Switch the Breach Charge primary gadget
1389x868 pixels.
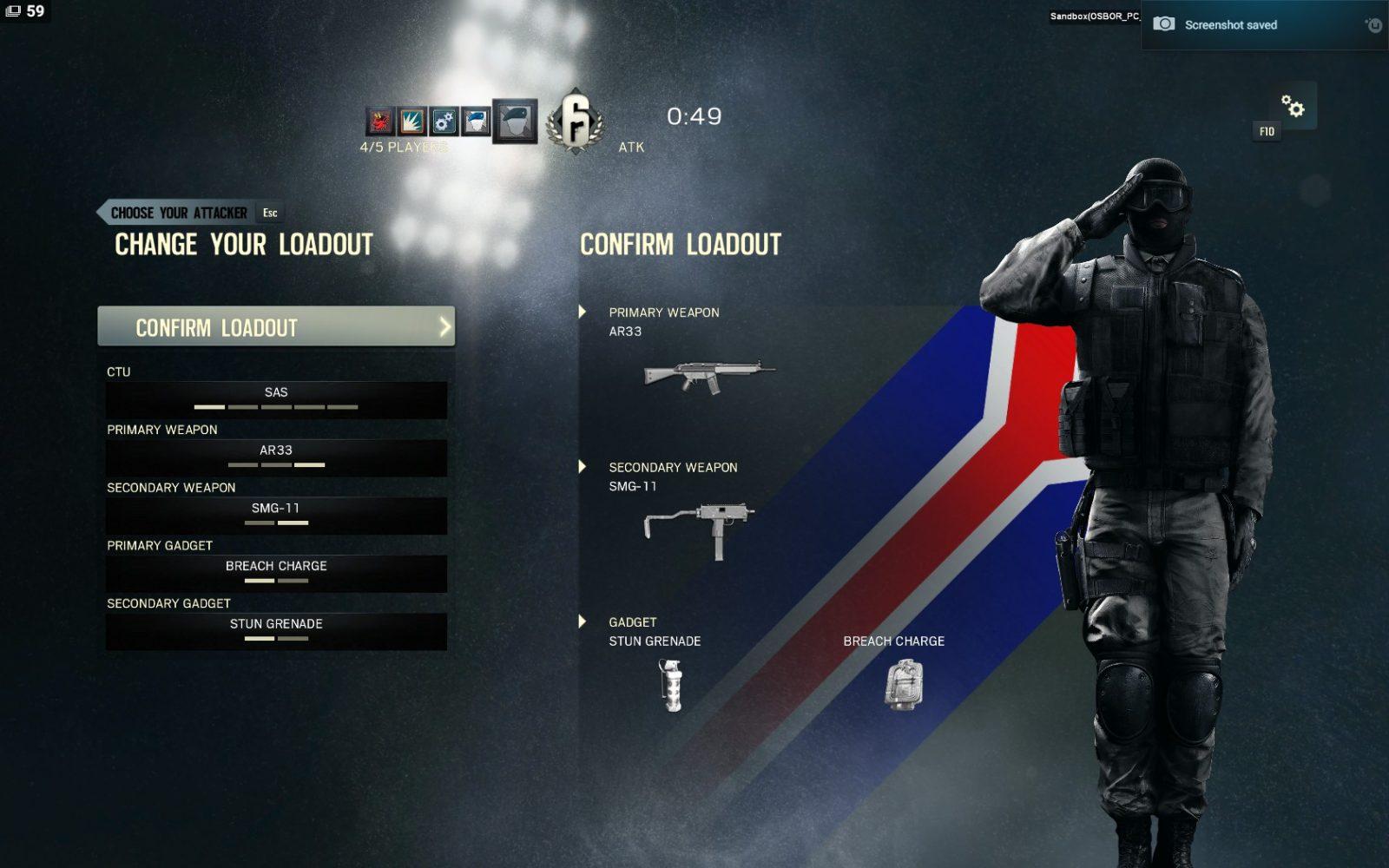coord(276,573)
